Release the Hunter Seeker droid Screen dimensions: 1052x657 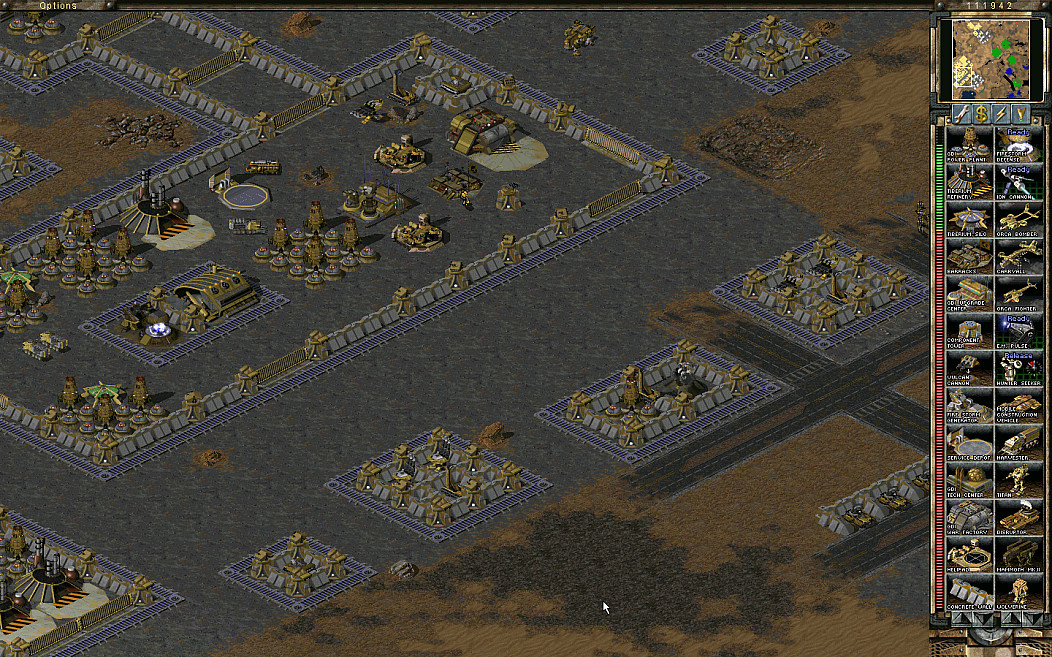[x=1018, y=369]
